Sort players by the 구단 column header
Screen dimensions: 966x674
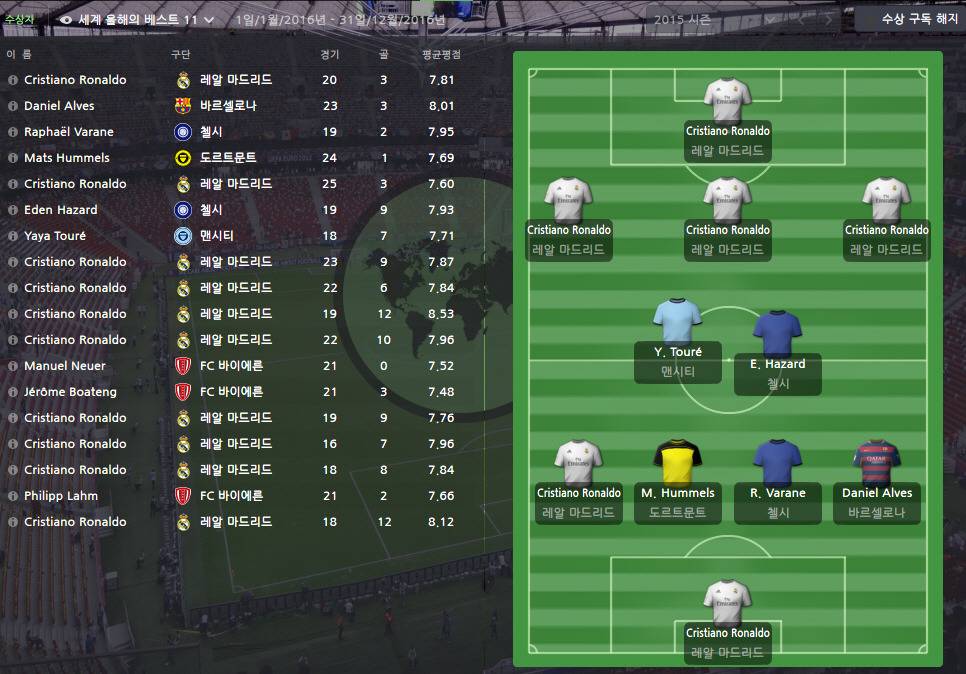(x=181, y=54)
